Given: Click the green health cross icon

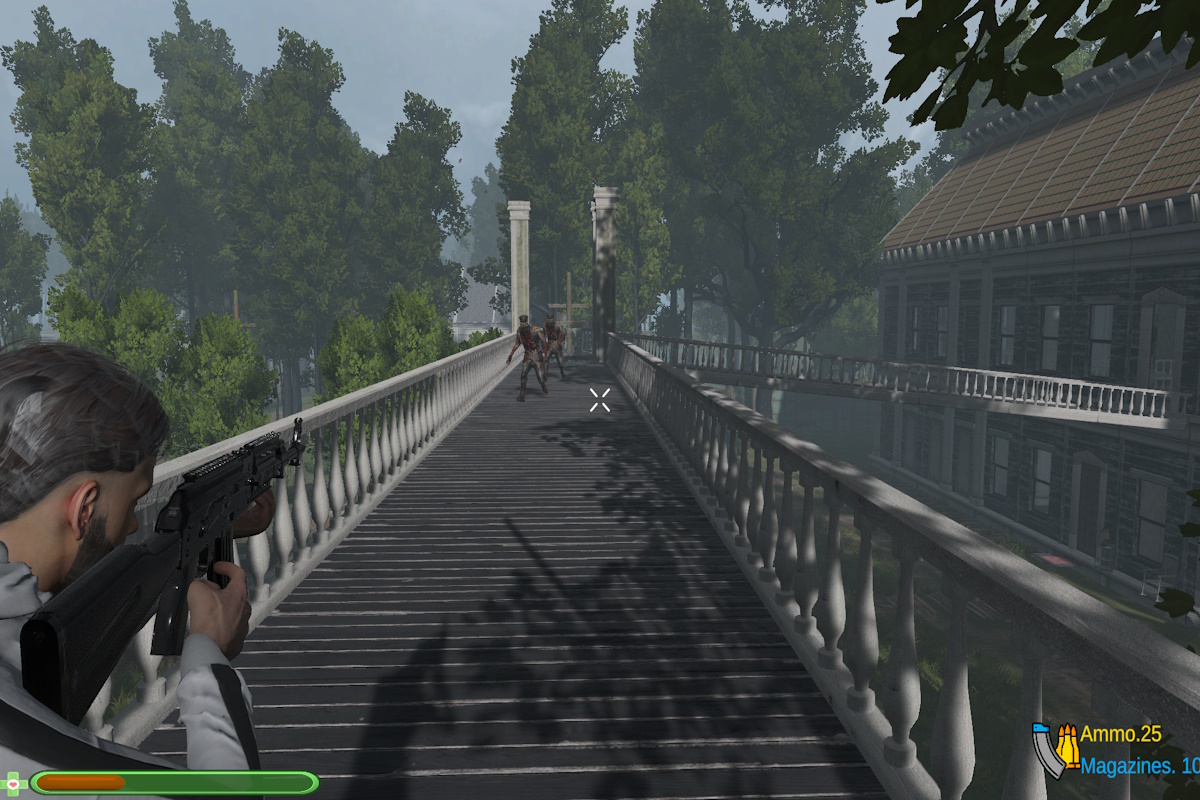Looking at the screenshot, I should tap(14, 782).
